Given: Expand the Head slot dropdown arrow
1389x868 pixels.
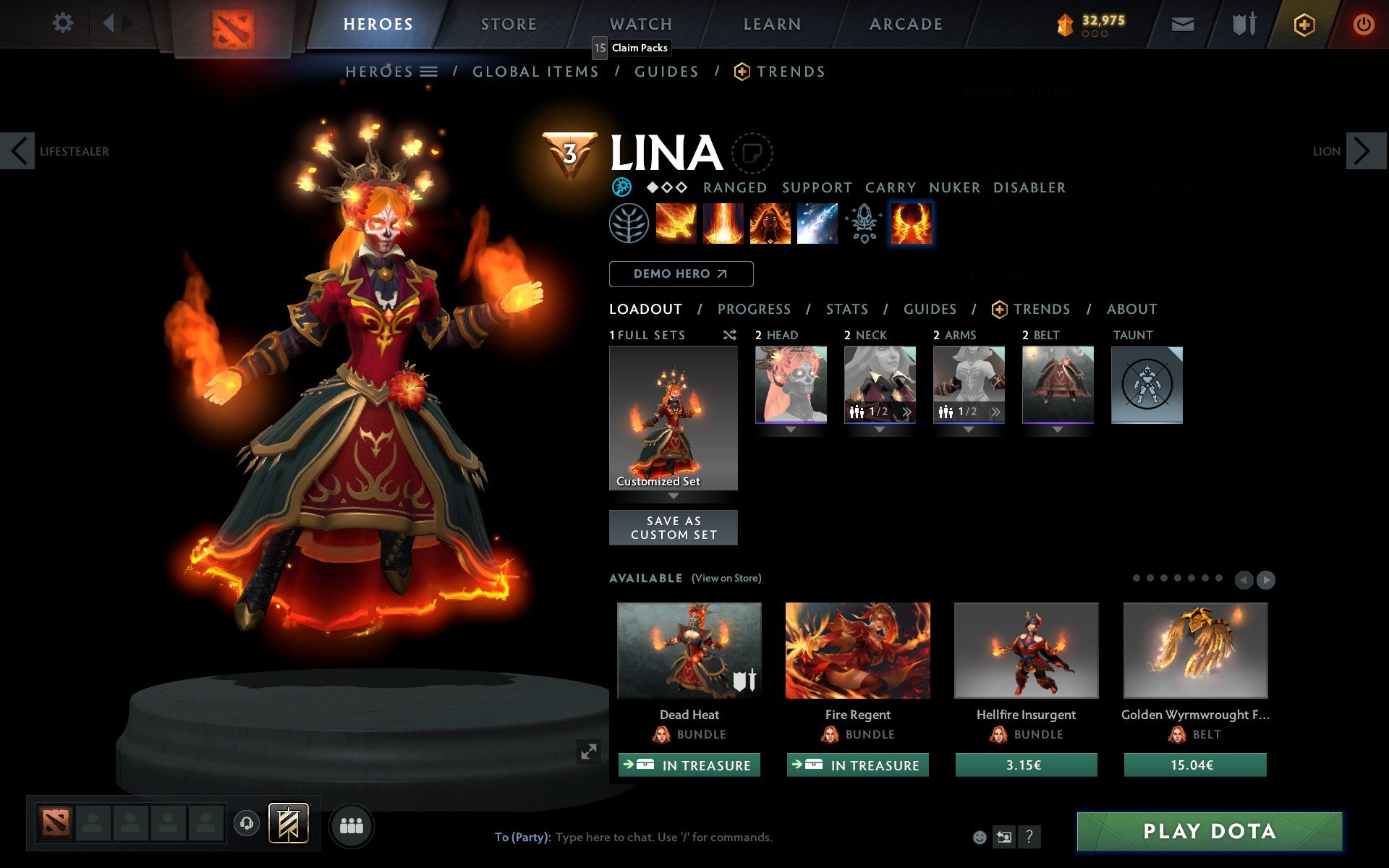Looking at the screenshot, I should pos(790,428).
